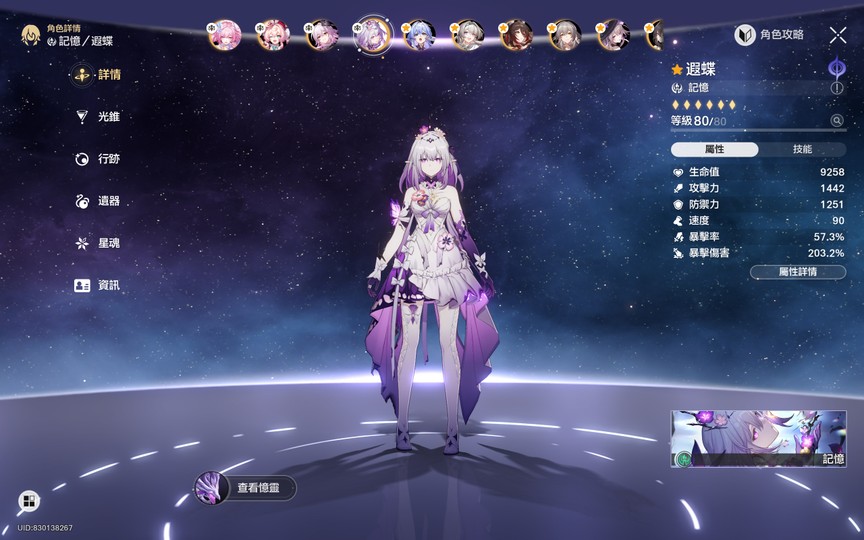Click the purple element emblem beside 遐蝶's name

coord(836,68)
